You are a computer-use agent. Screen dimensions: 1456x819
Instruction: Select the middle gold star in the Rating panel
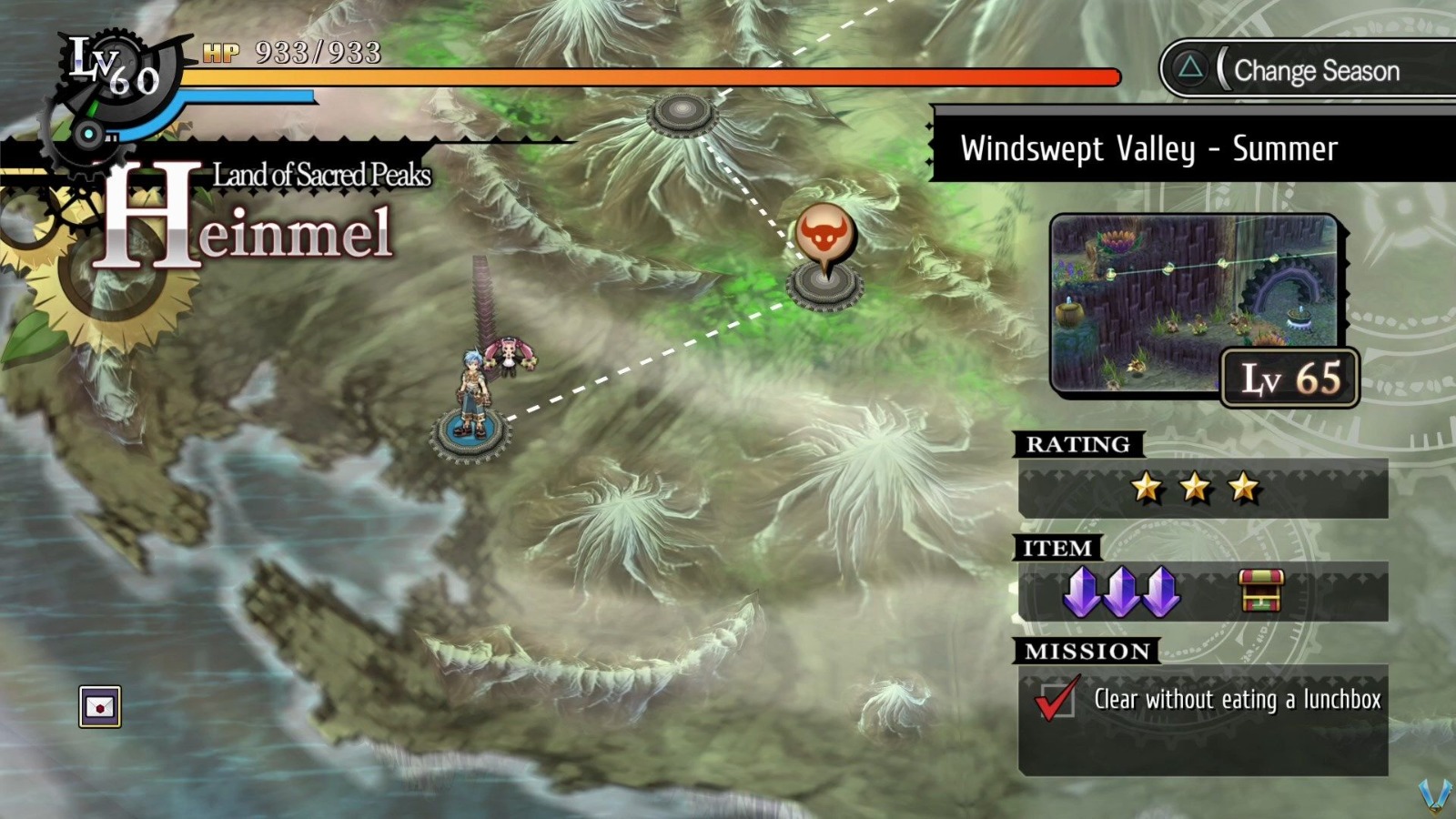tap(1195, 489)
